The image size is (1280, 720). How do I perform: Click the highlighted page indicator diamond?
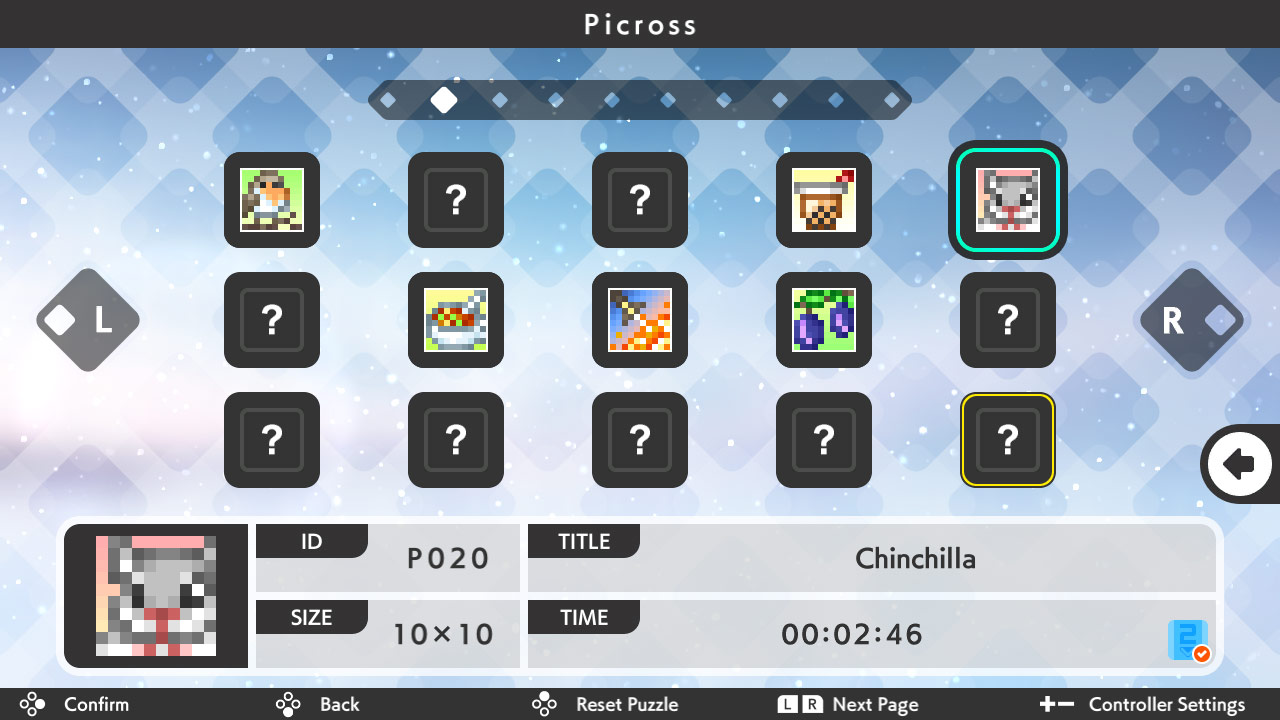pyautogui.click(x=444, y=100)
